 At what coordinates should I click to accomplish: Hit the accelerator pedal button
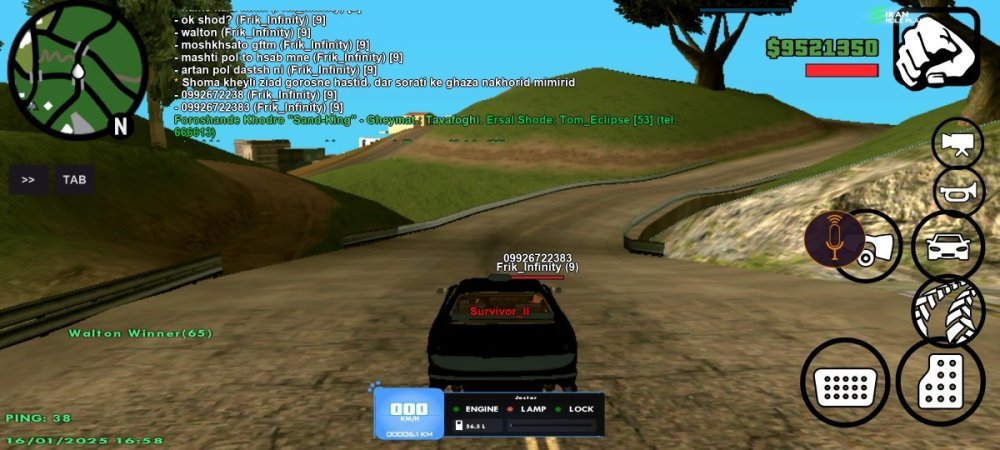coord(940,381)
